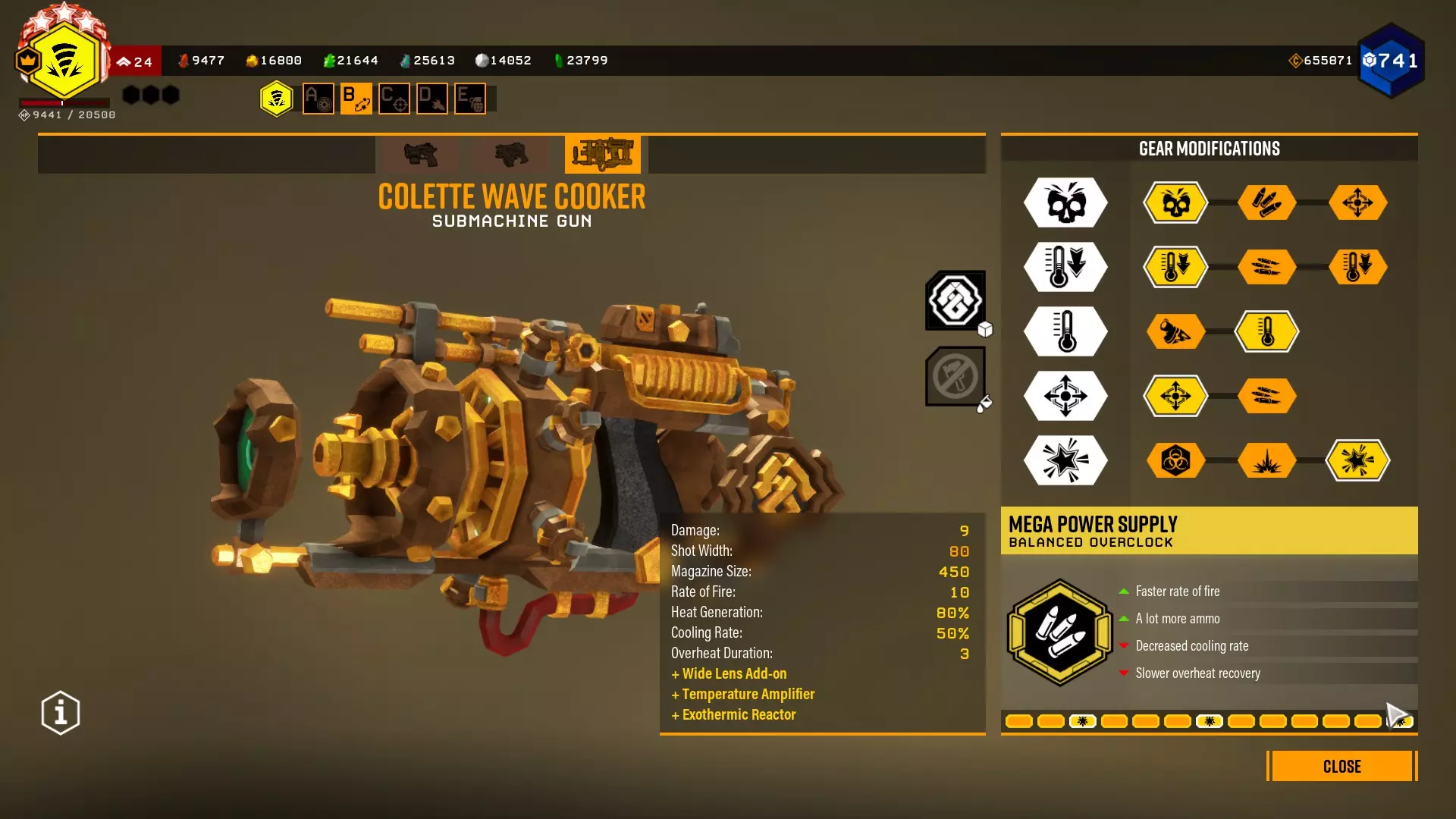Select loadout B

(x=356, y=99)
